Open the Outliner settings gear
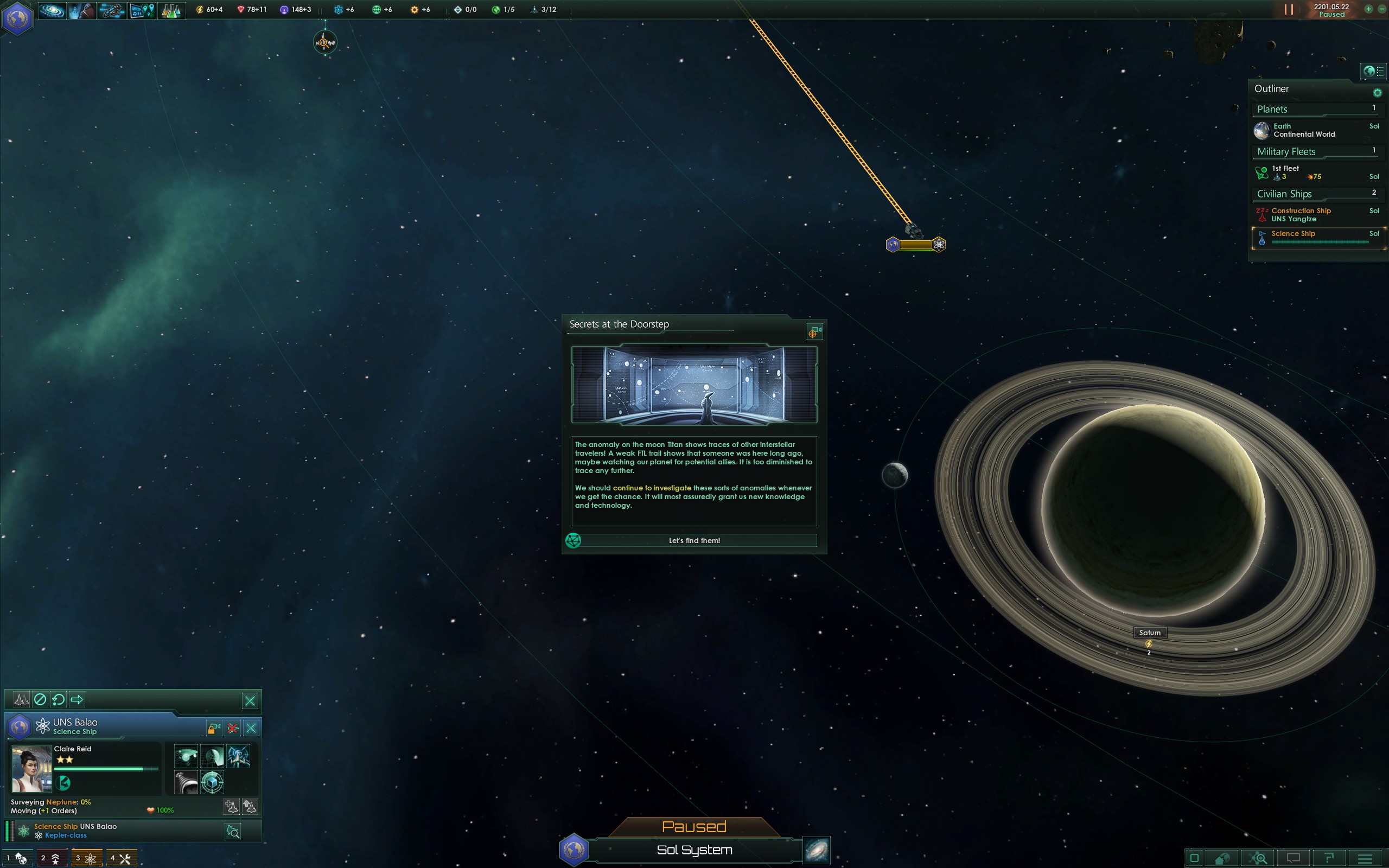The width and height of the screenshot is (1389, 868). 1377,92
